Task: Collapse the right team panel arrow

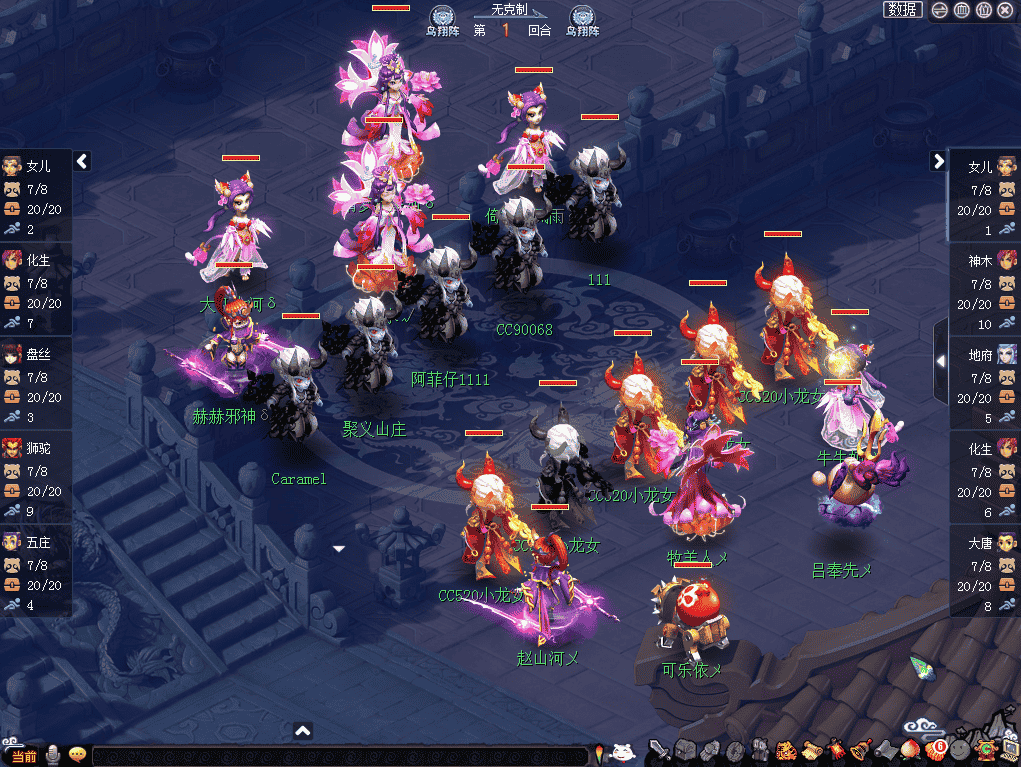Action: [938, 160]
